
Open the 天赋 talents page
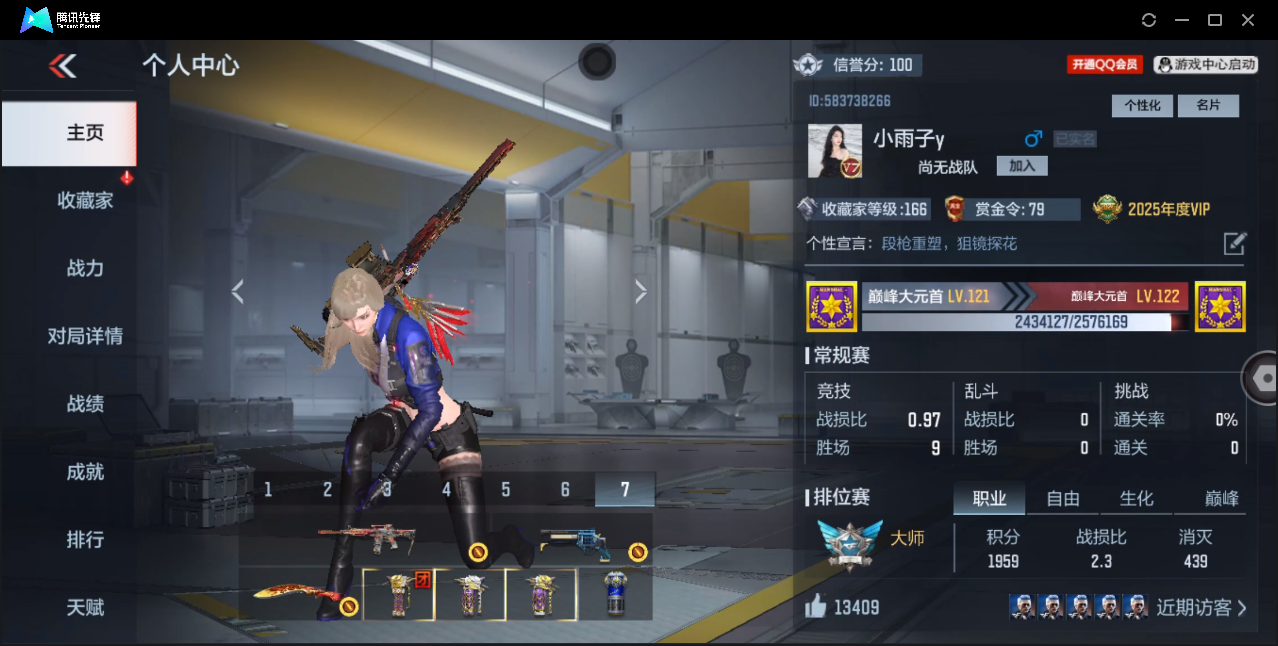(85, 608)
